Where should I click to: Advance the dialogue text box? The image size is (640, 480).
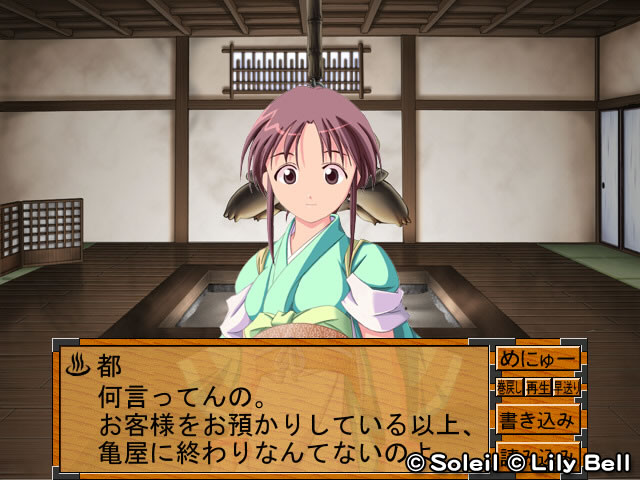(x=272, y=407)
